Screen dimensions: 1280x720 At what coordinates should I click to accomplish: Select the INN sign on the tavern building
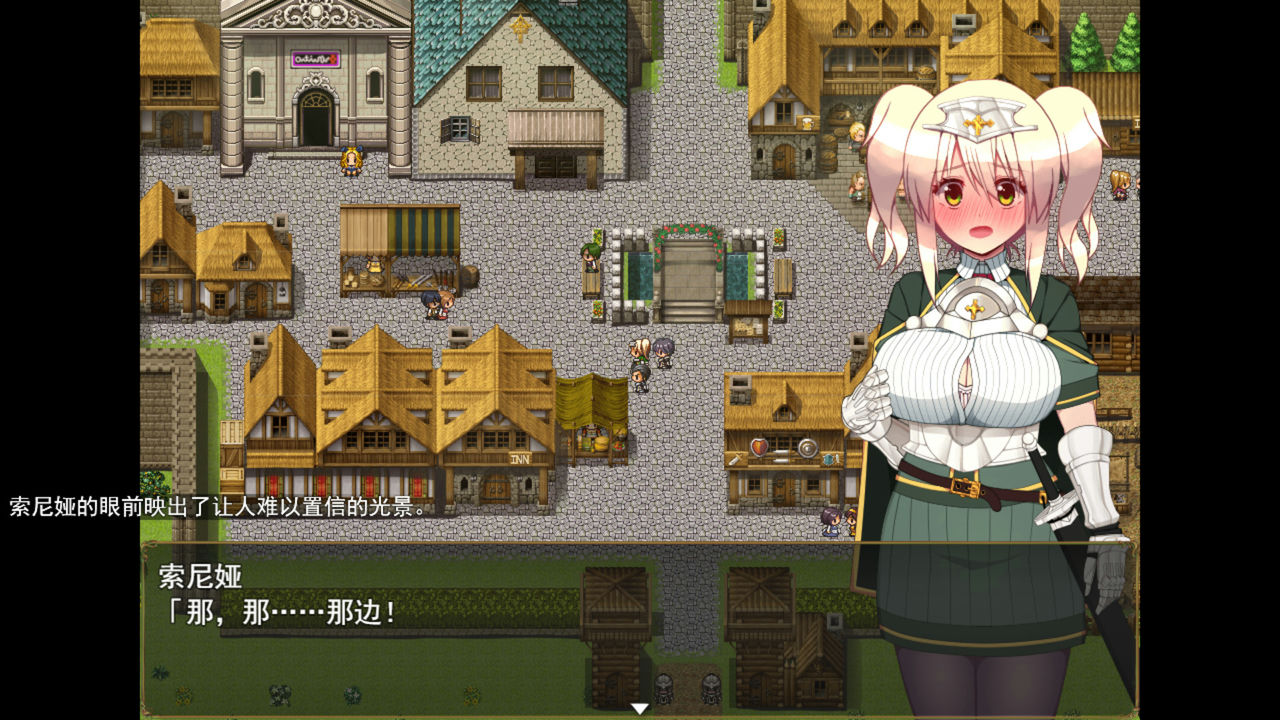519,458
